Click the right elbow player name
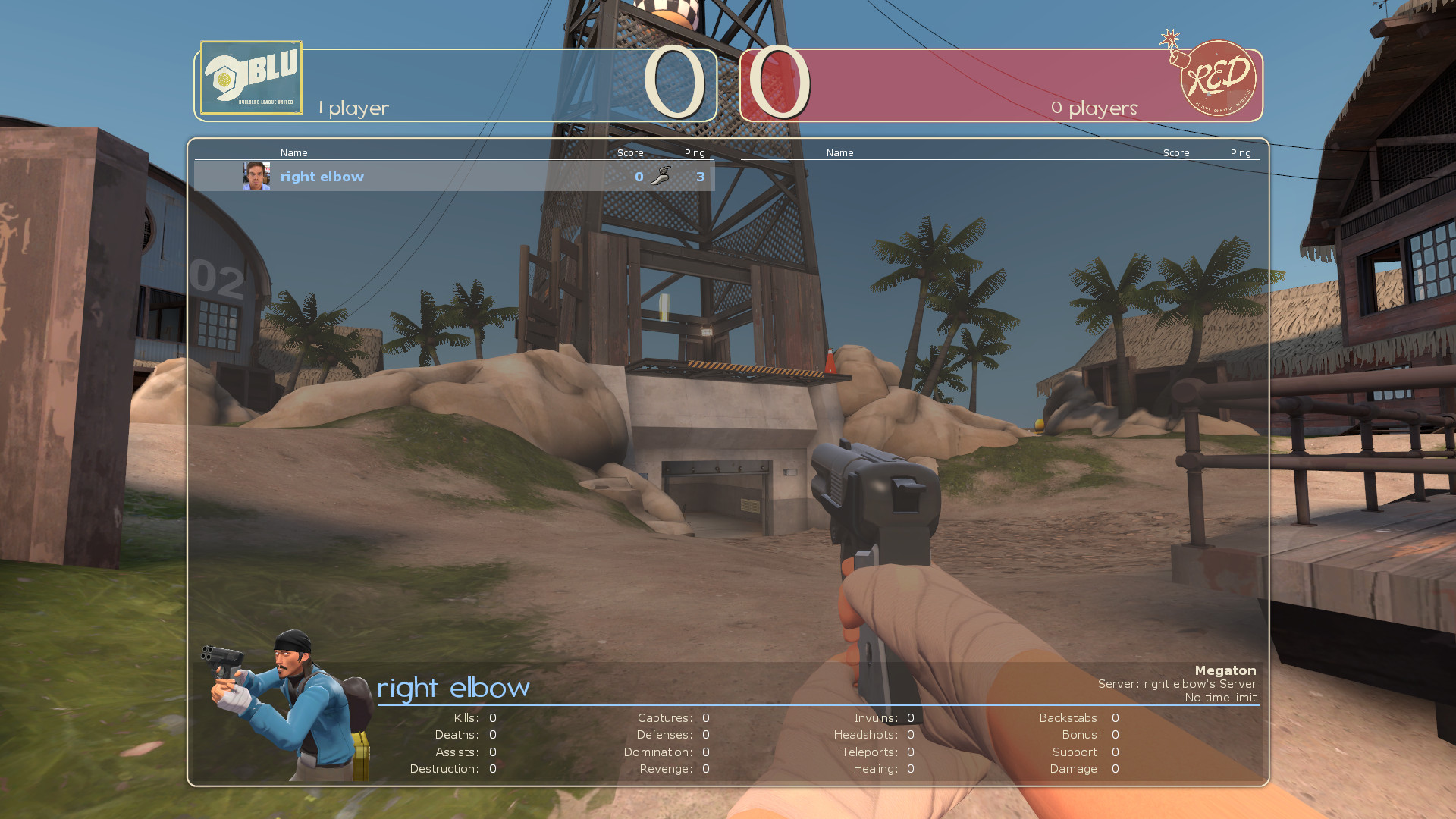 click(x=322, y=176)
